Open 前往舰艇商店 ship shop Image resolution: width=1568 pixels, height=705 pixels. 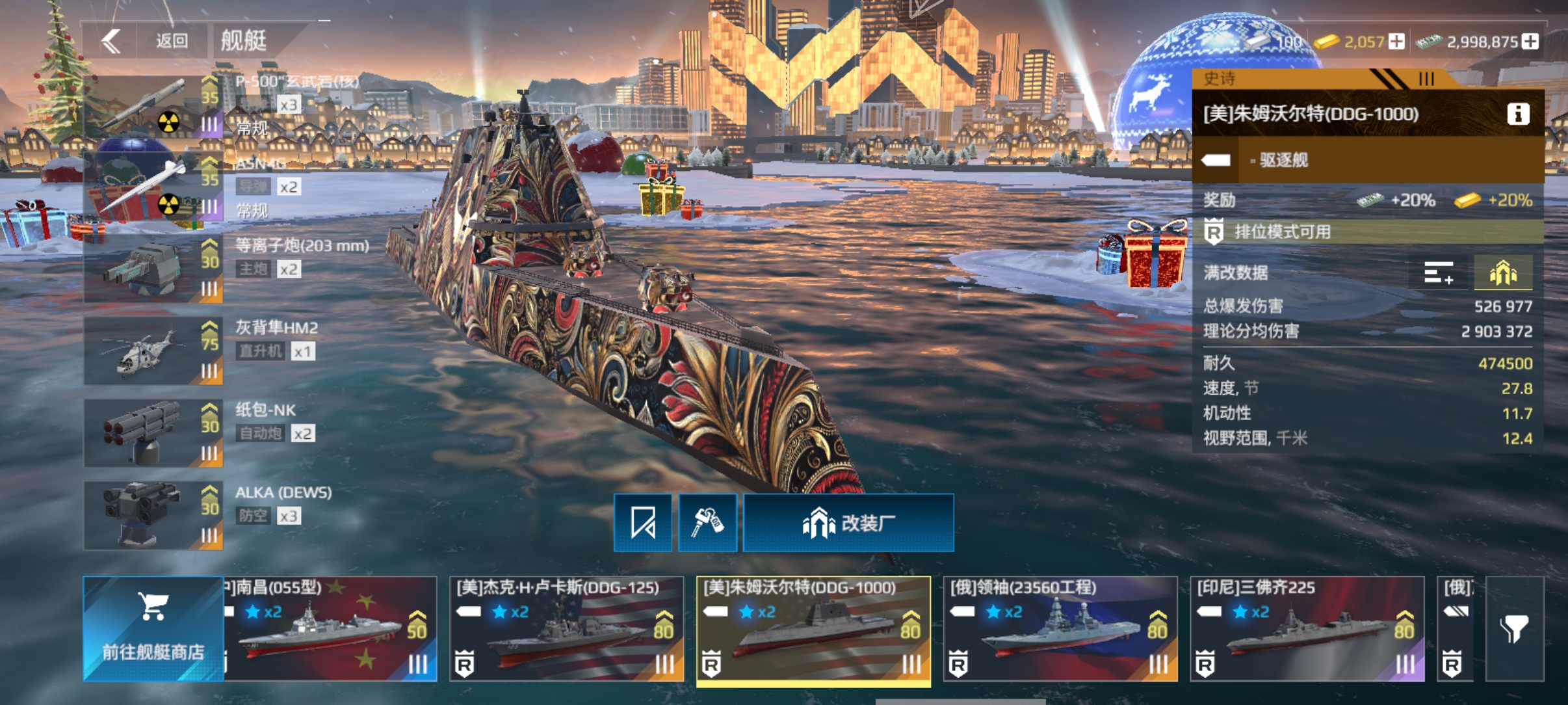coord(153,628)
